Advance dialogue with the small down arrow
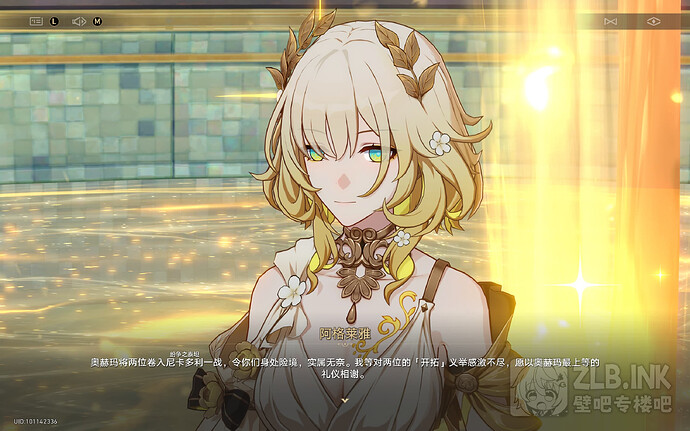Image resolution: width=690 pixels, height=431 pixels. click(x=344, y=399)
